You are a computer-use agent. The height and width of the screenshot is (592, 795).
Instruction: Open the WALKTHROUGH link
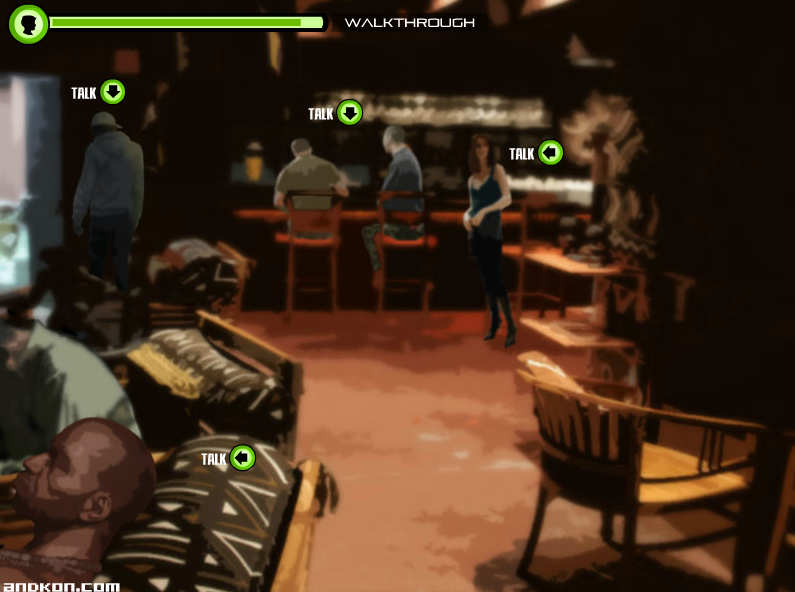(409, 22)
